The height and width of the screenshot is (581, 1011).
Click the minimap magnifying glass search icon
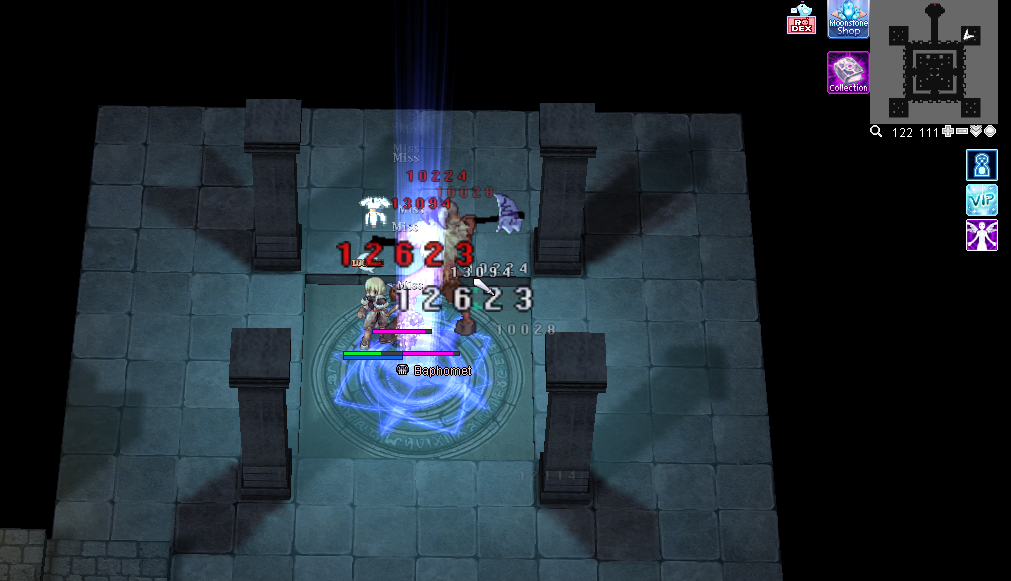876,132
